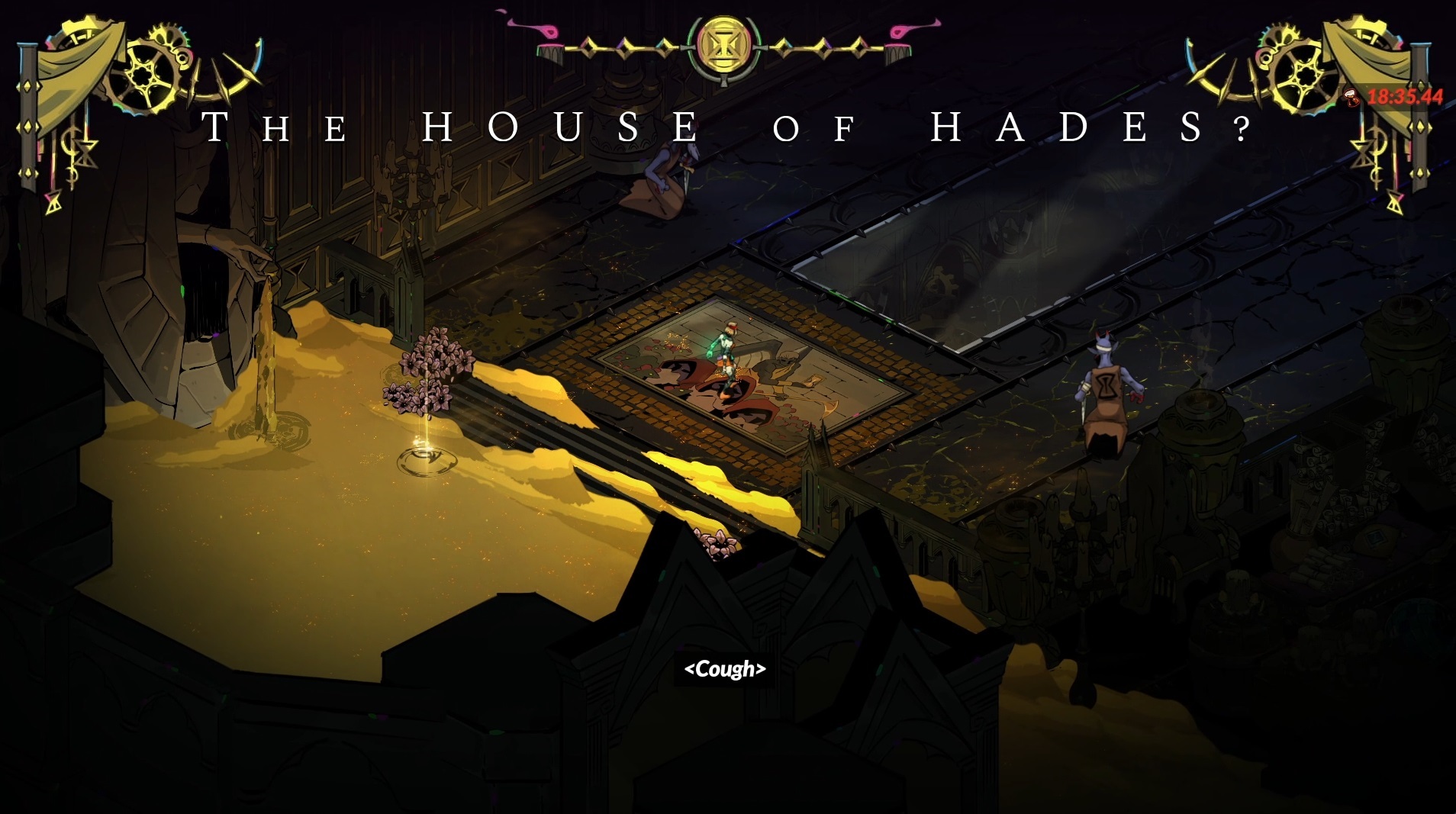Click the red speedrun timer reading 18:35.44
This screenshot has height=814, width=1456.
click(x=1405, y=96)
